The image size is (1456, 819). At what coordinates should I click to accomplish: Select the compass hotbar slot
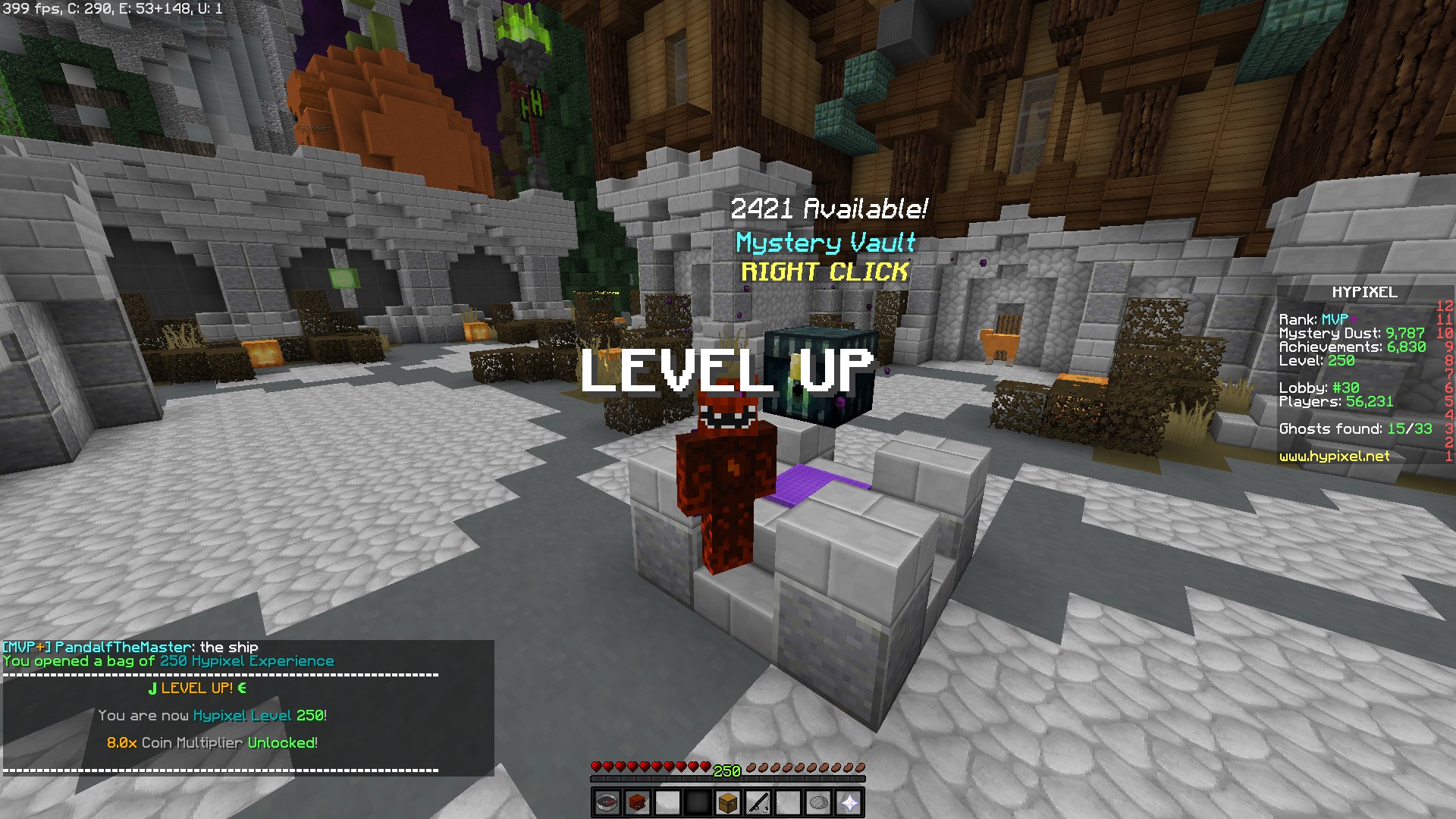pyautogui.click(x=607, y=802)
